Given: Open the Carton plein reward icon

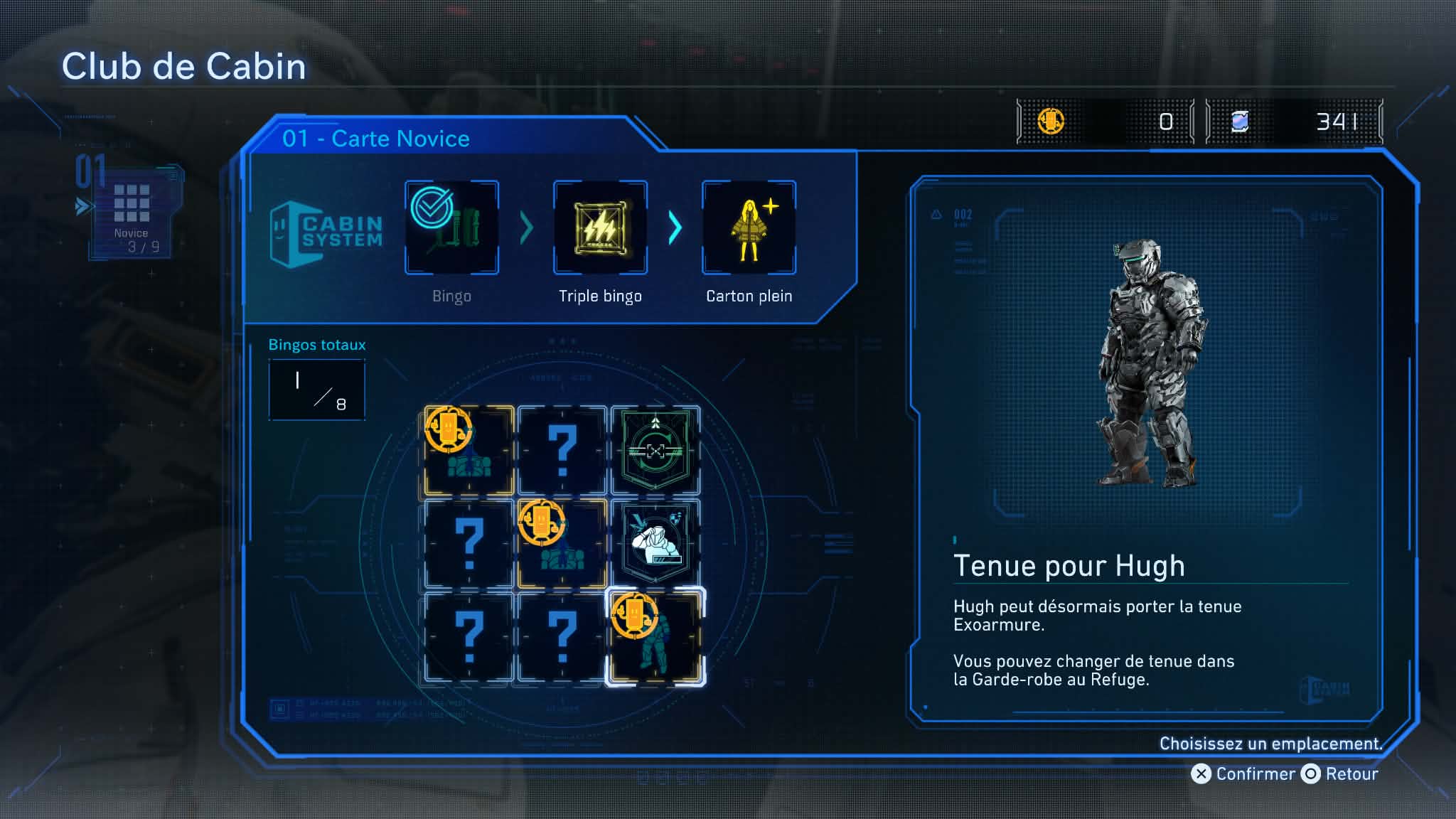Looking at the screenshot, I should 749,227.
